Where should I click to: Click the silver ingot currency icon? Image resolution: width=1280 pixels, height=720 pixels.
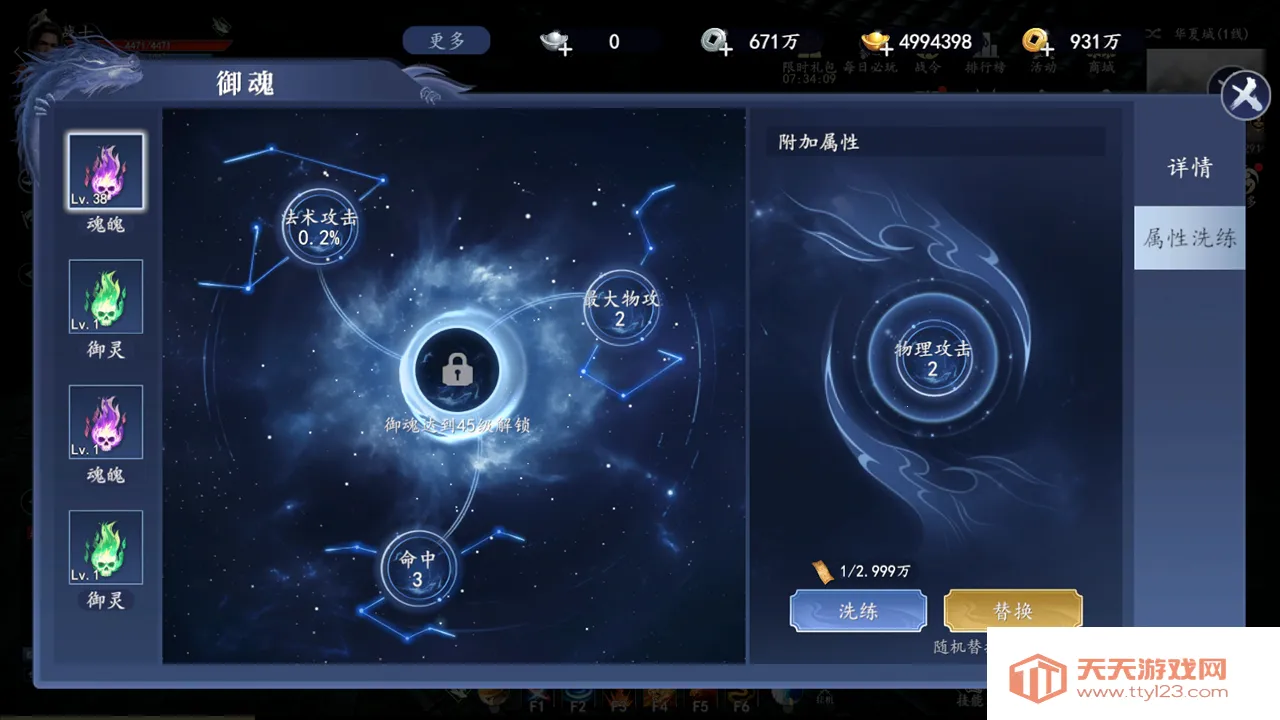(555, 43)
